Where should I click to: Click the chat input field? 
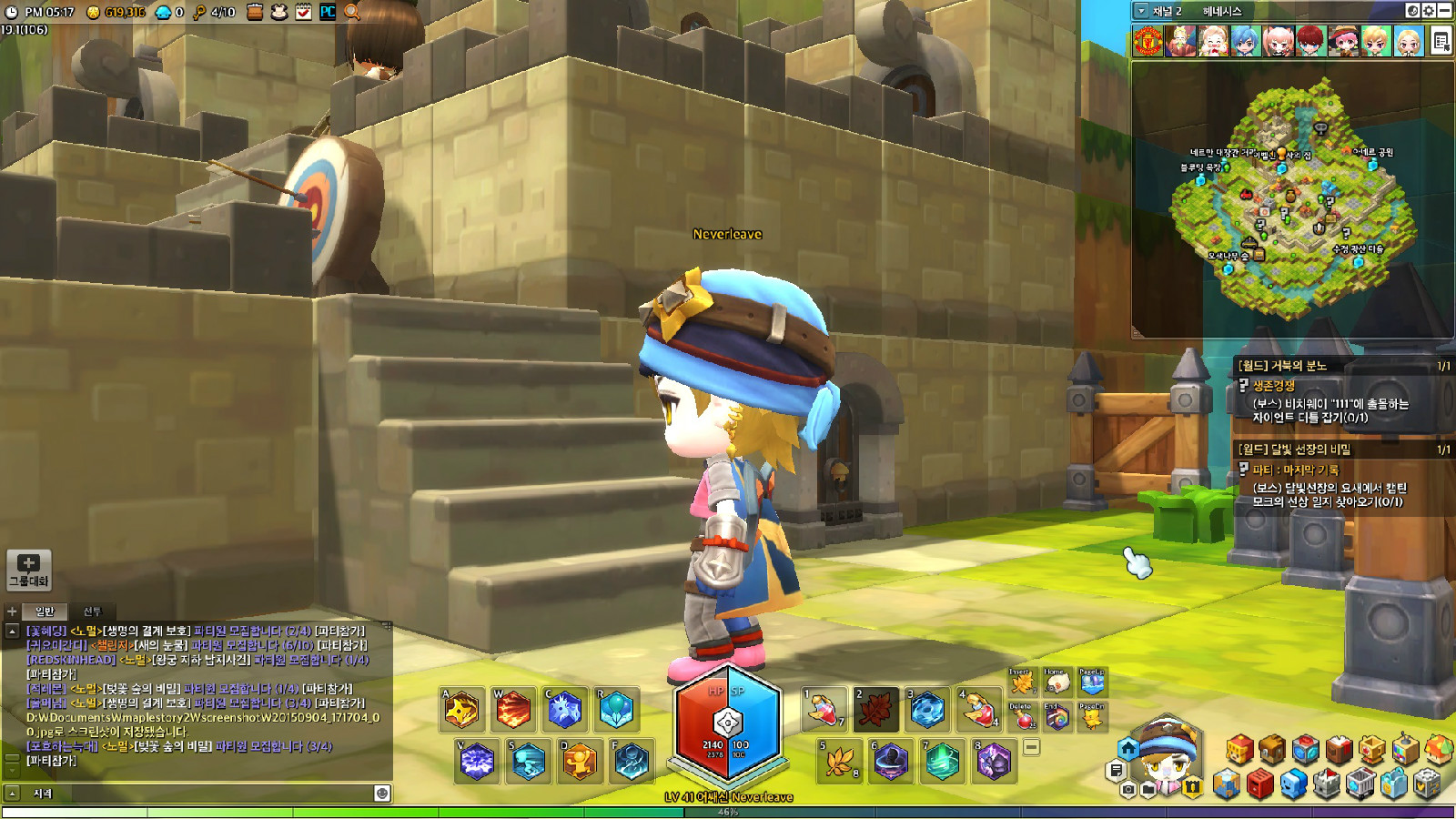click(x=200, y=794)
